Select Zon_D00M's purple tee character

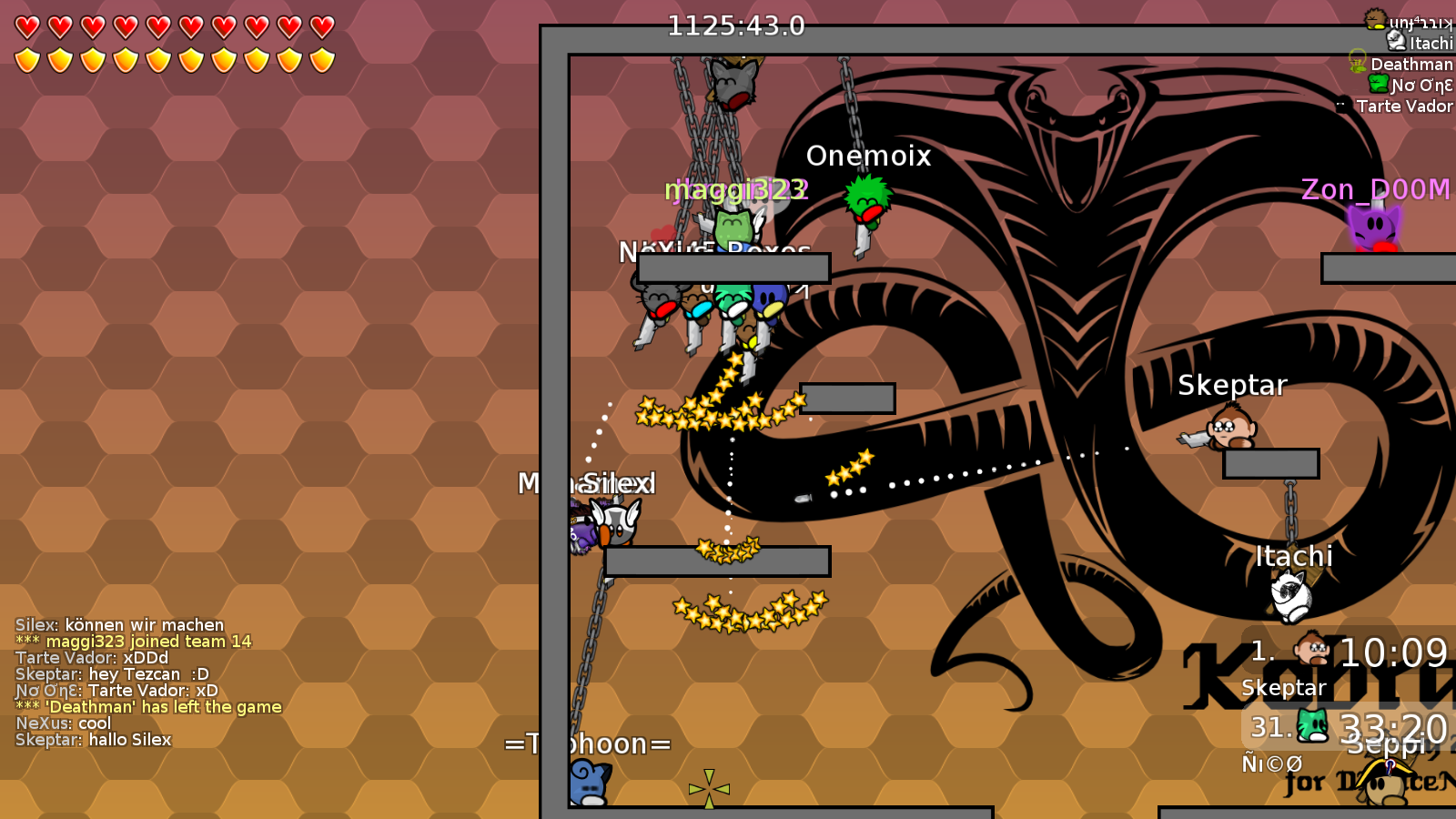(x=1370, y=226)
